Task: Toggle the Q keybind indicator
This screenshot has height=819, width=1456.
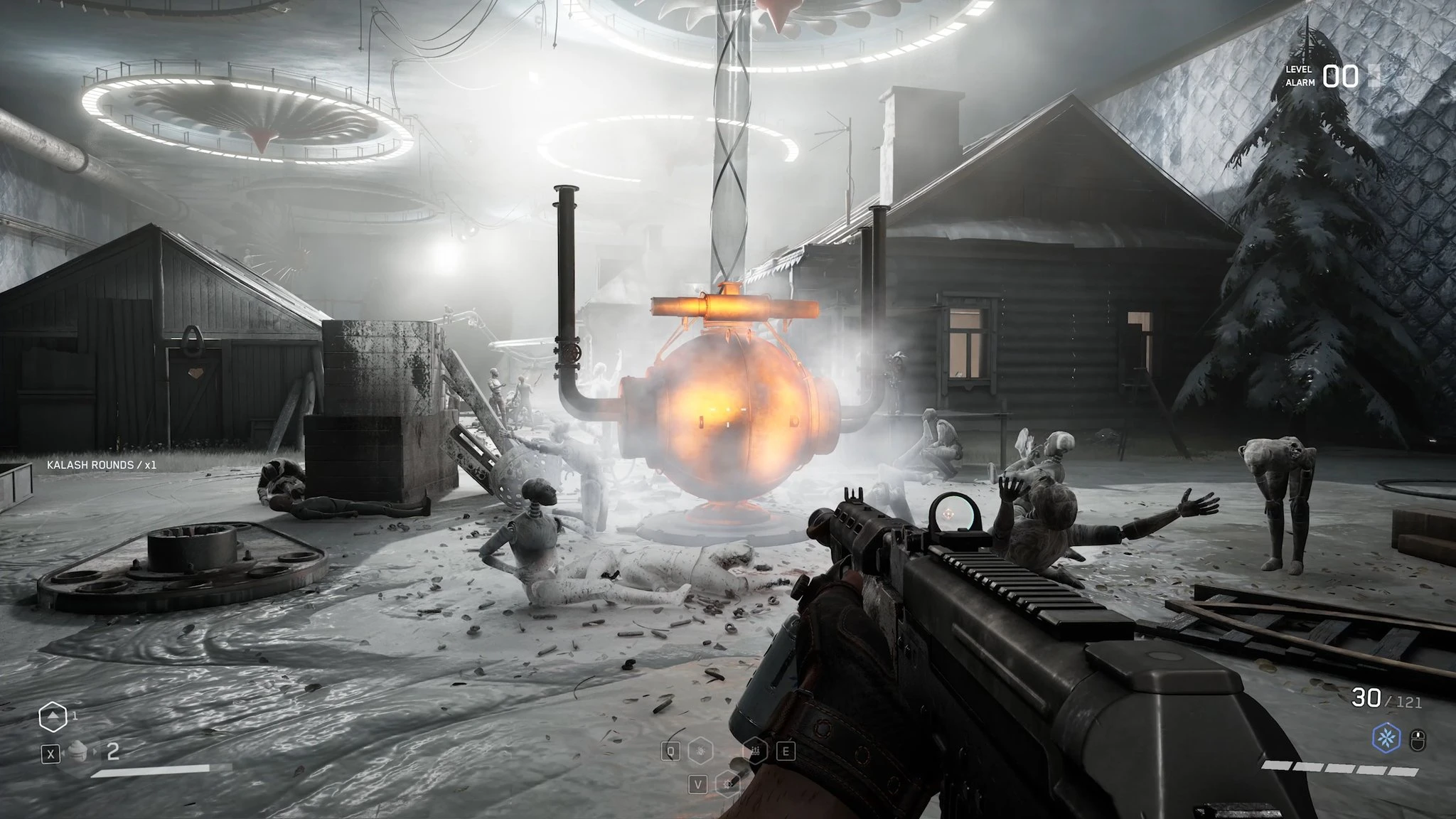Action: [x=671, y=751]
